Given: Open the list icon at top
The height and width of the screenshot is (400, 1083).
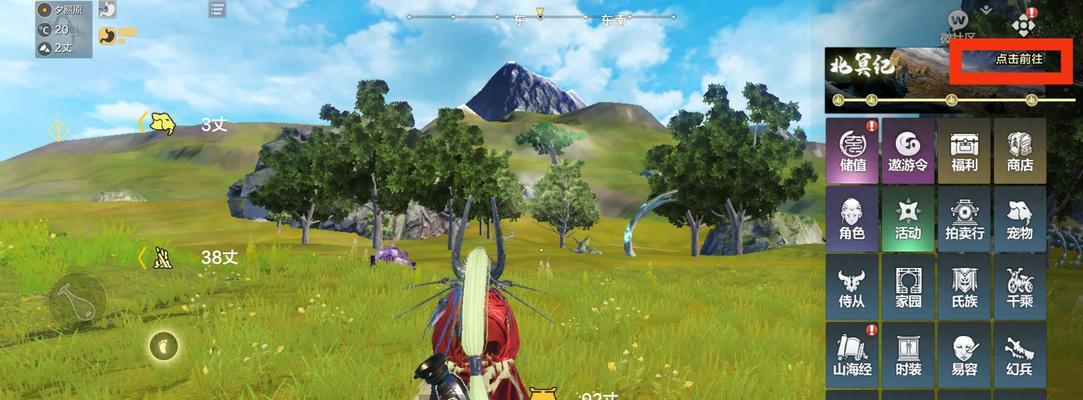Looking at the screenshot, I should [217, 9].
